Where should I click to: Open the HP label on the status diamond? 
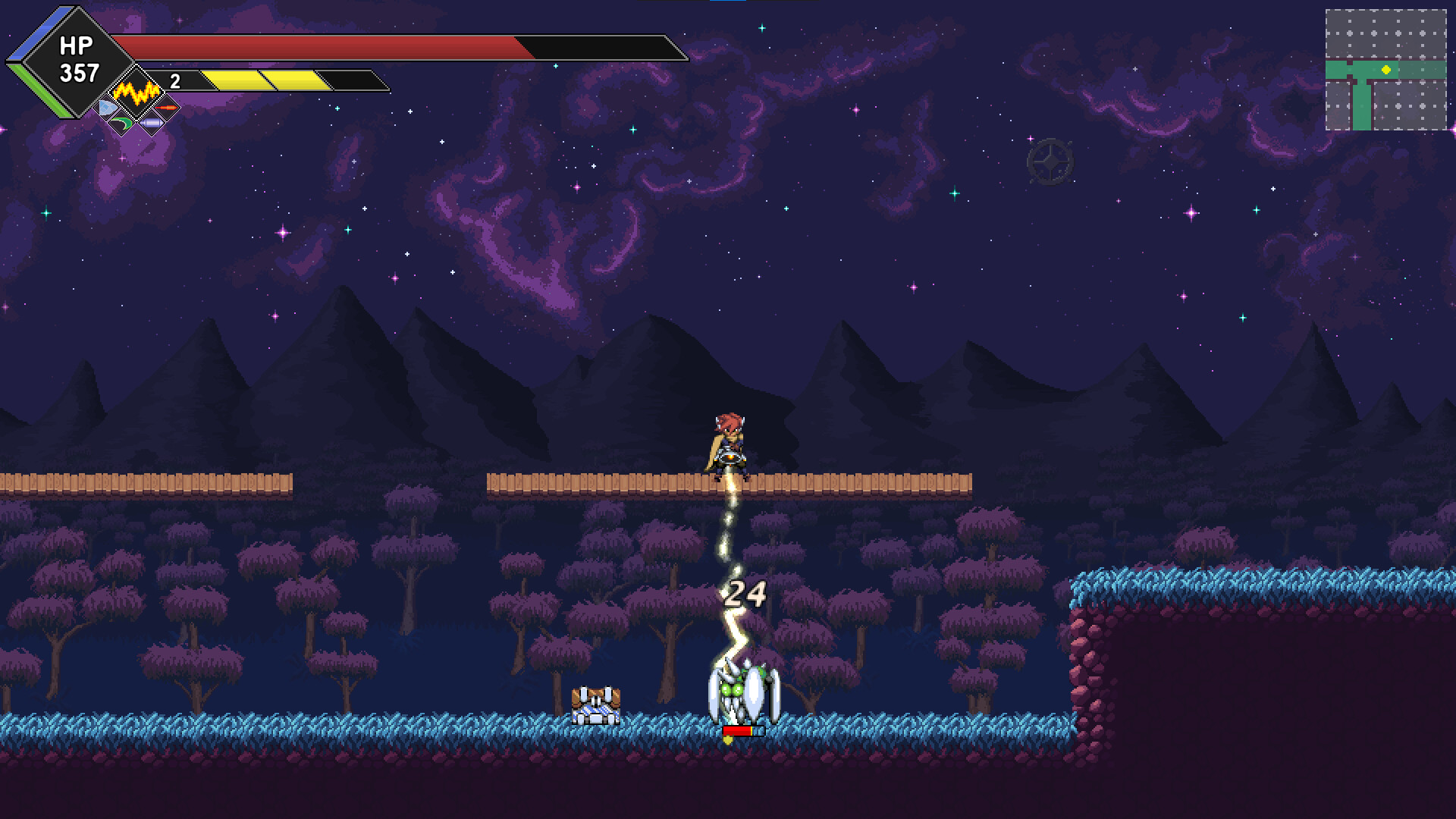tap(76, 45)
